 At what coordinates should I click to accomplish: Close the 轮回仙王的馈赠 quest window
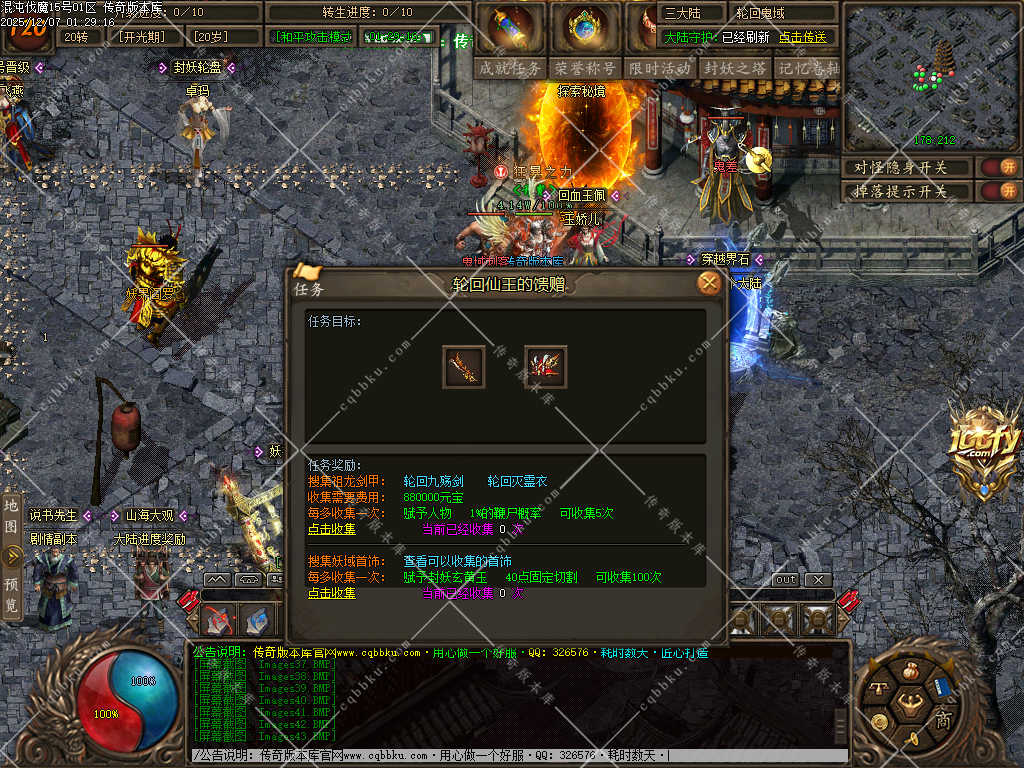click(709, 284)
